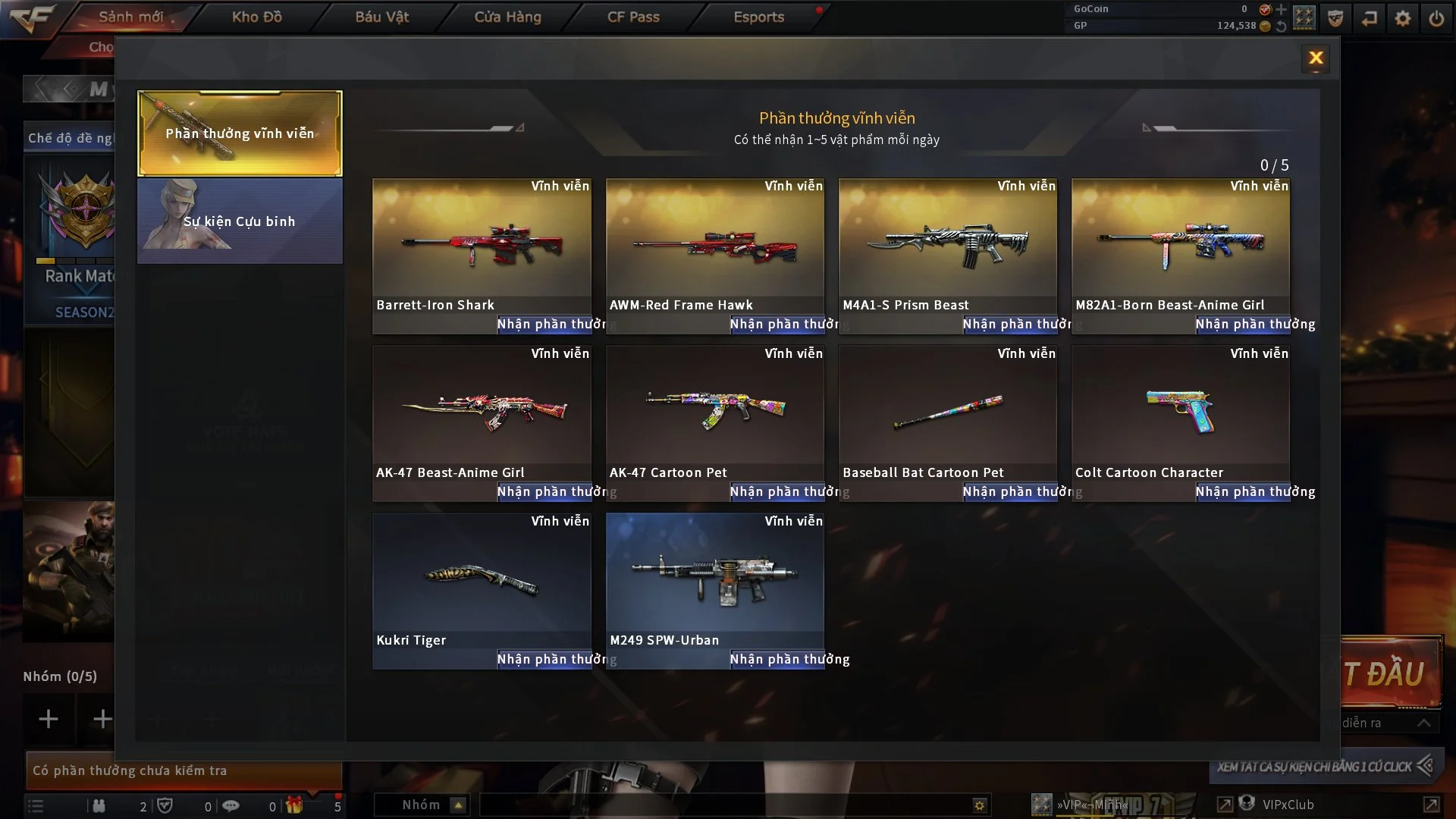This screenshot has width=1456, height=819.
Task: Switch to Sự kiện Cựu binh tab
Action: click(240, 221)
